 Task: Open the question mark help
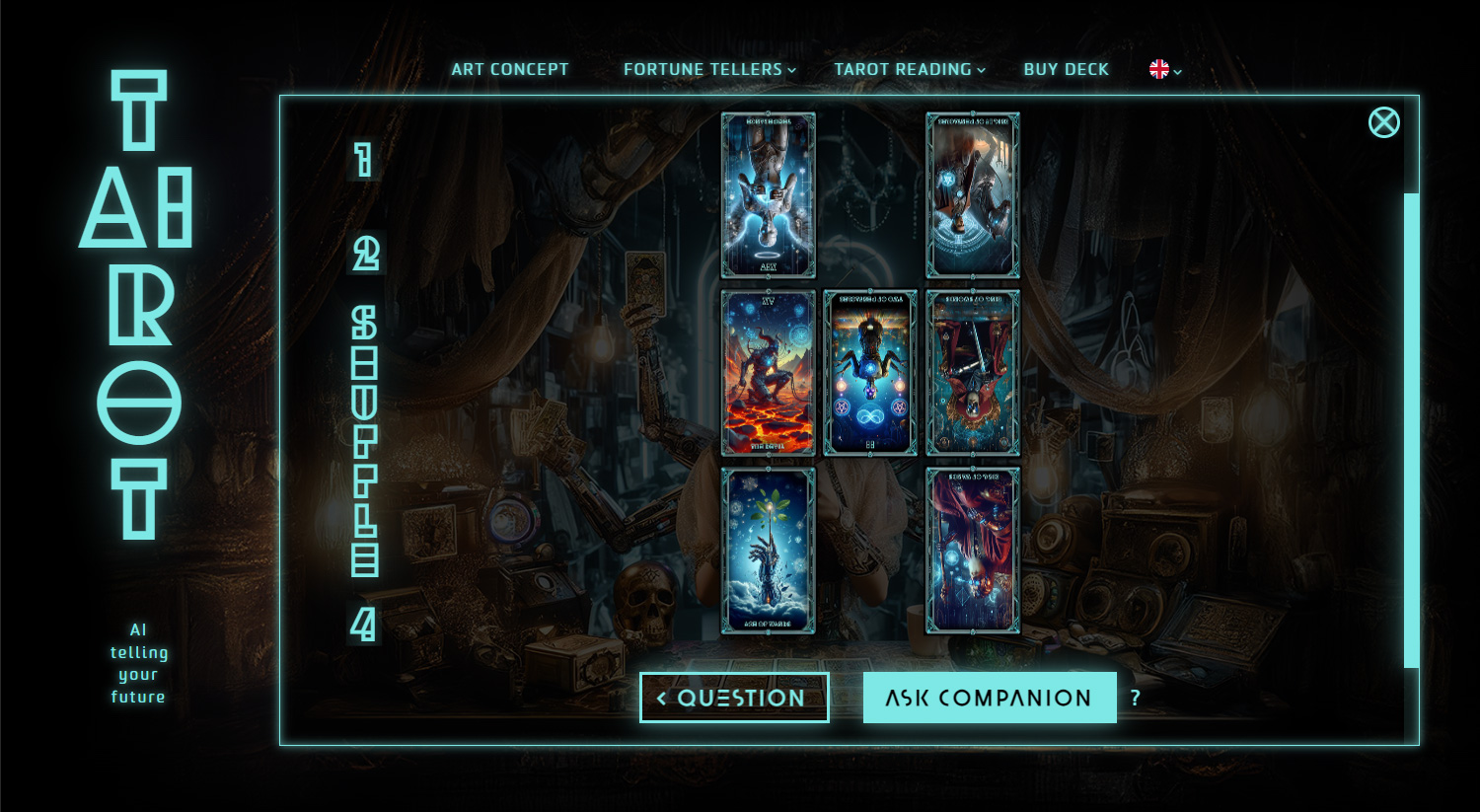pyautogui.click(x=1136, y=698)
